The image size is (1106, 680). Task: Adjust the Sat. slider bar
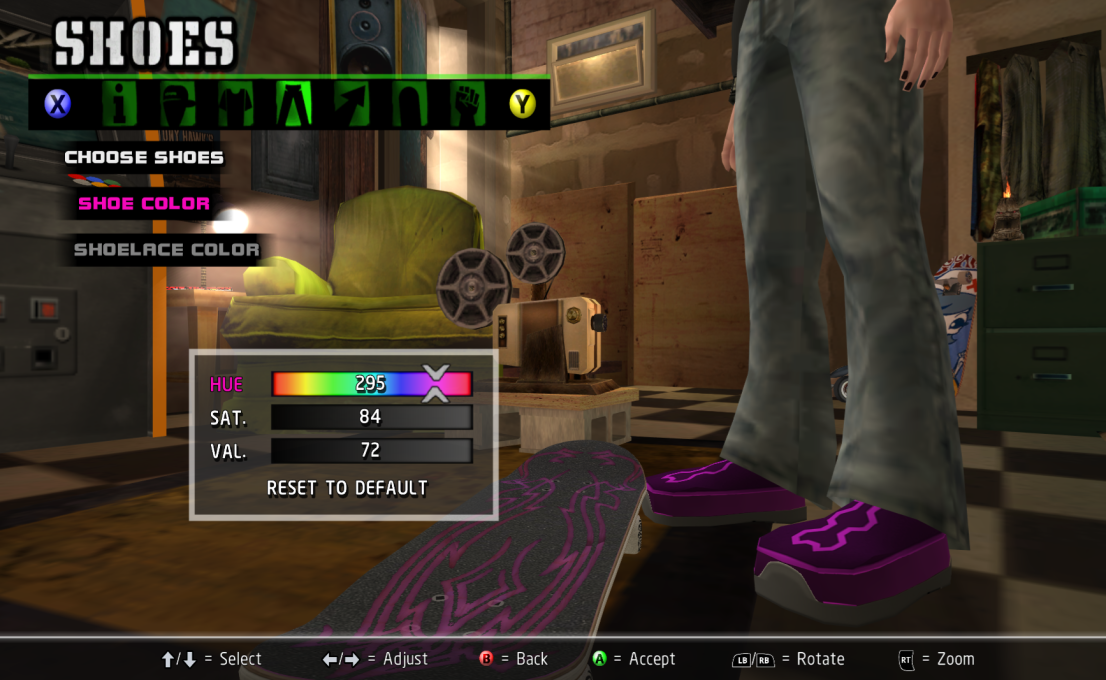pyautogui.click(x=371, y=417)
